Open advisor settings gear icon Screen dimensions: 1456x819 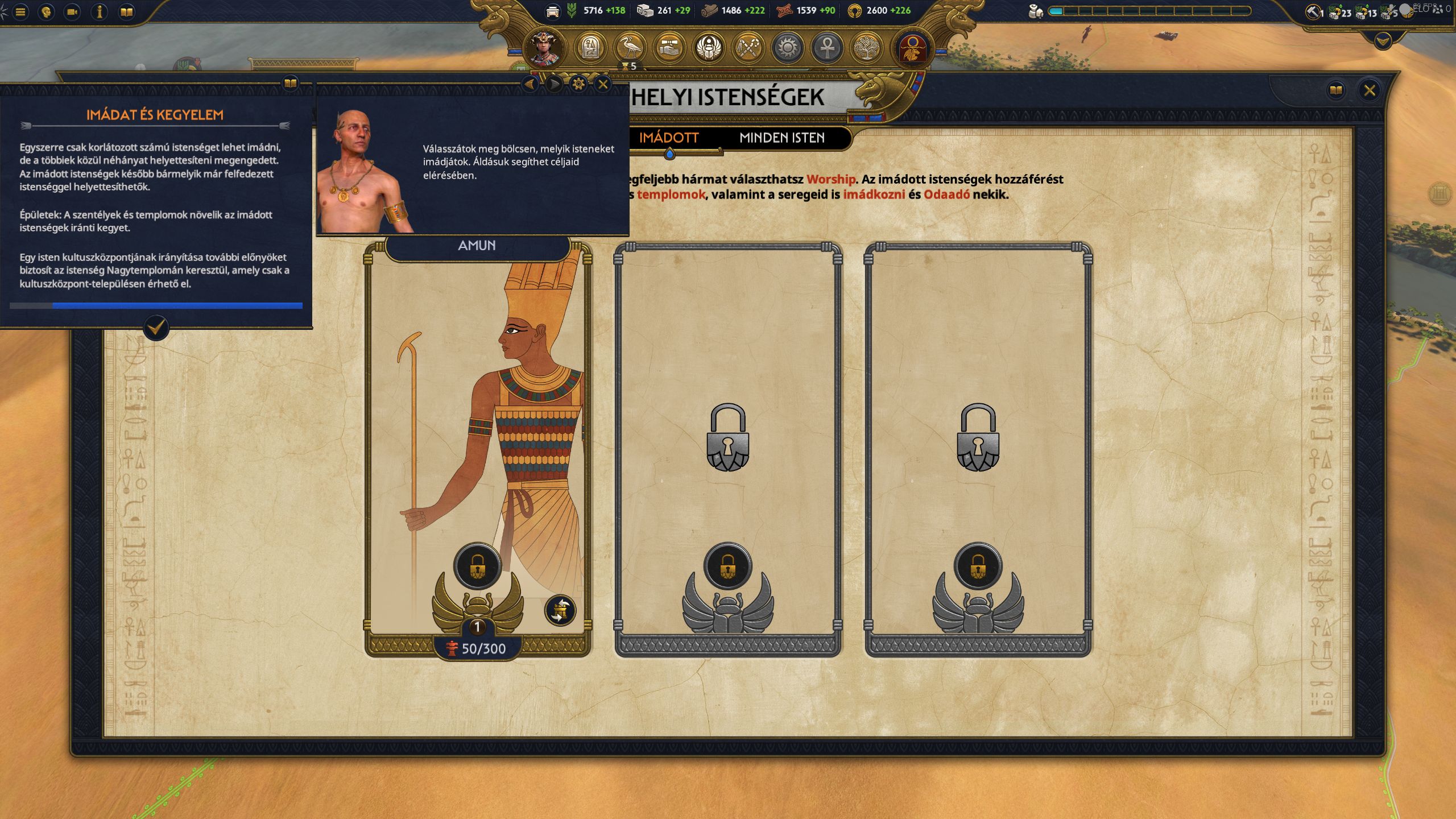[x=578, y=85]
